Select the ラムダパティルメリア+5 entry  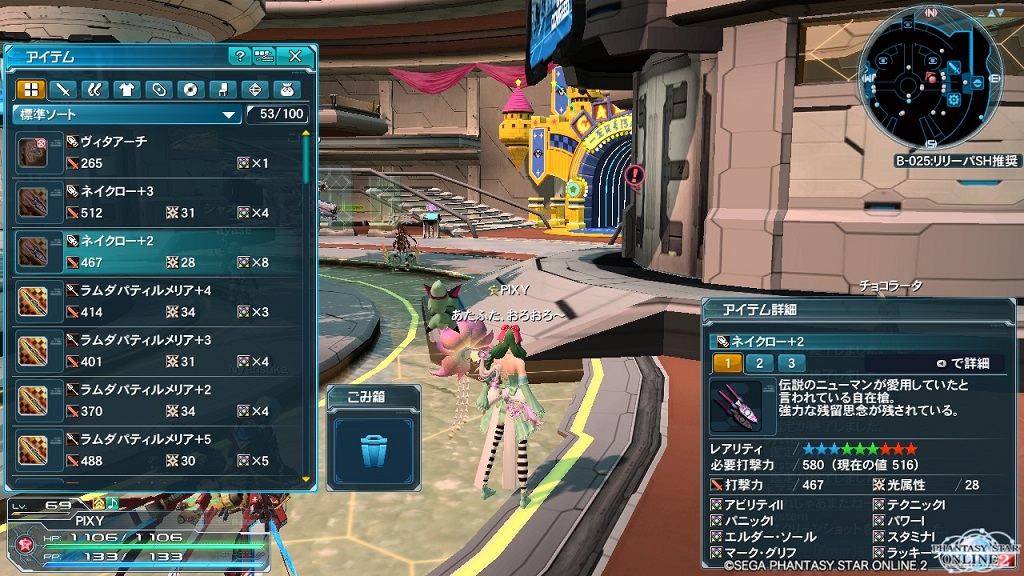[x=160, y=449]
